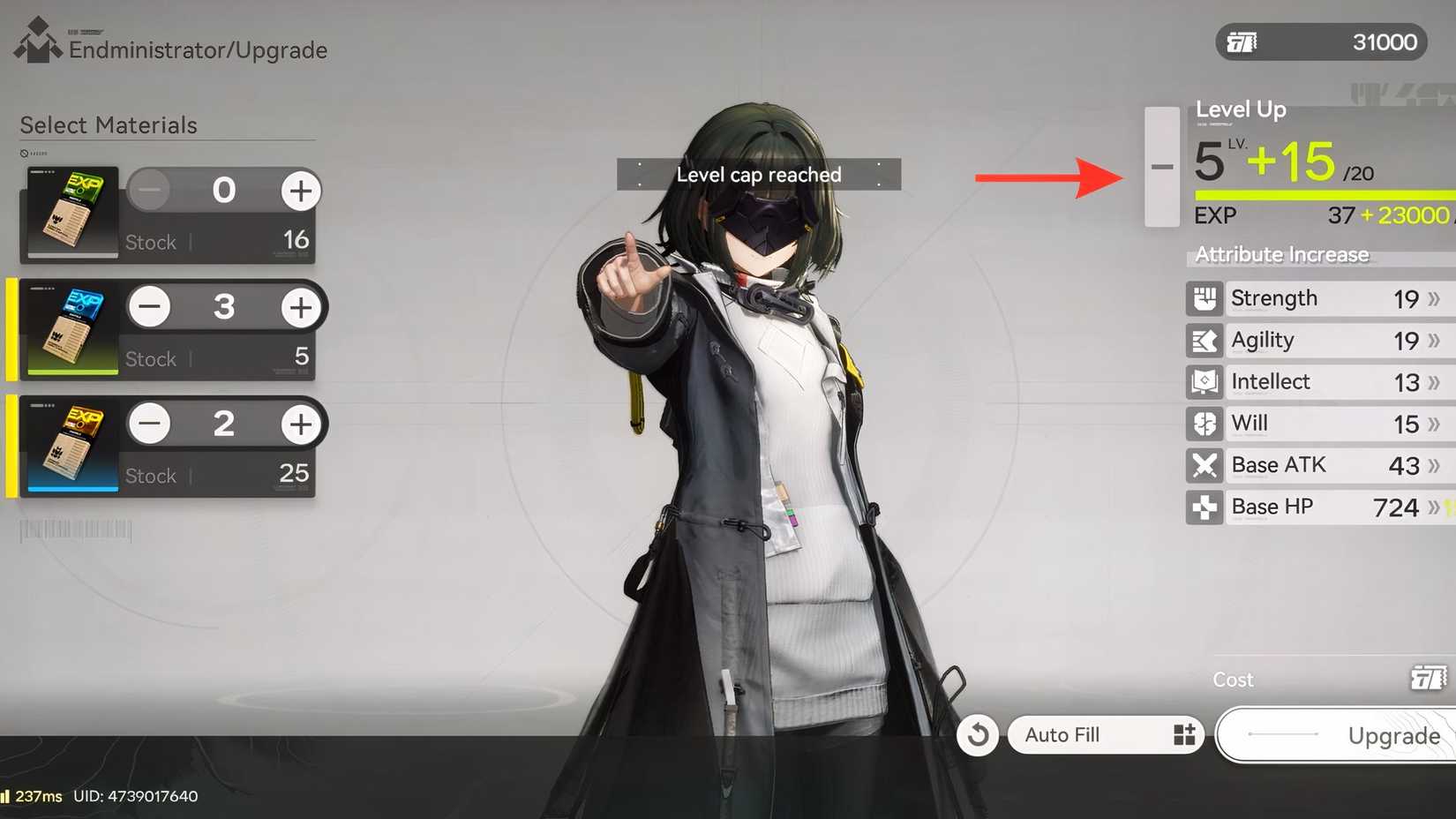Click the Agility attribute icon
This screenshot has width=1456, height=819.
click(1205, 341)
